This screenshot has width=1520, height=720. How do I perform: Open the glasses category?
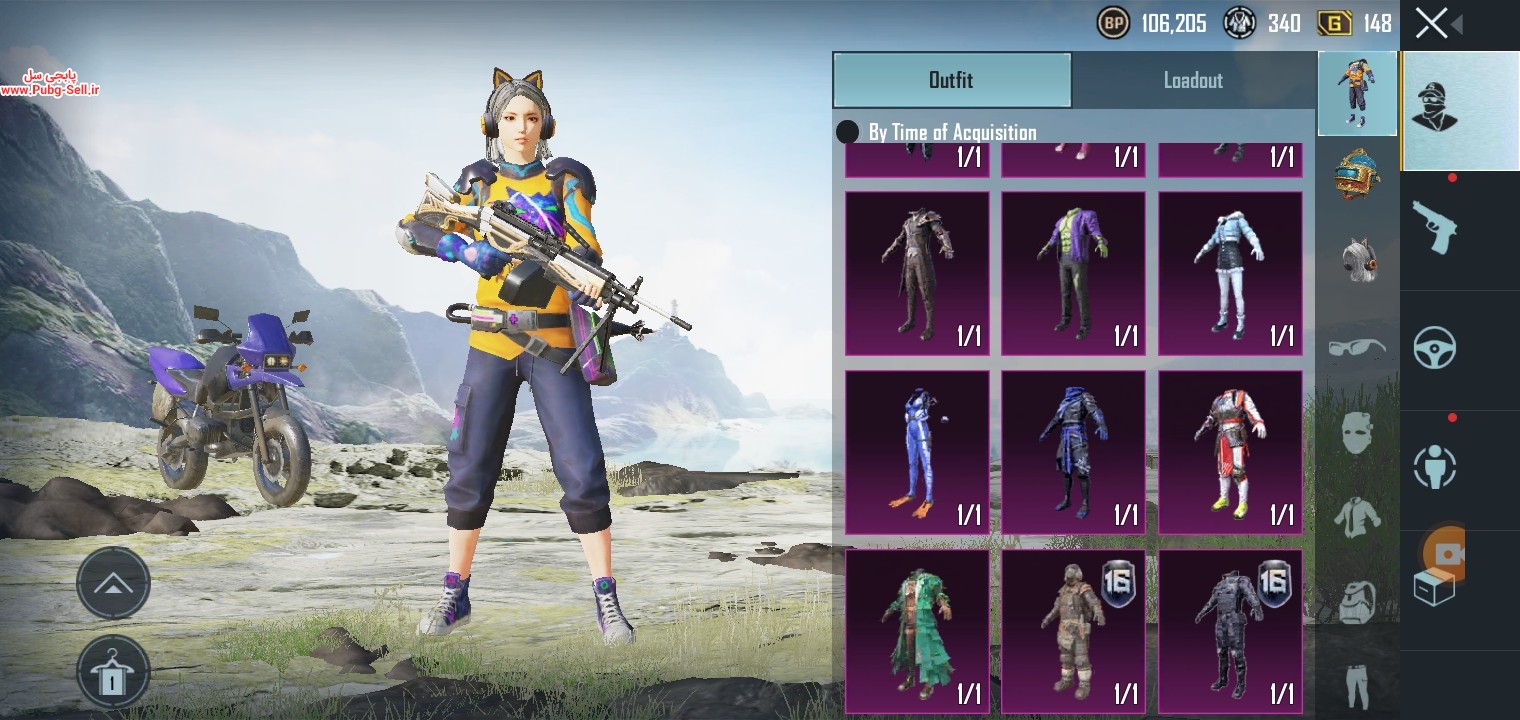tap(1357, 348)
